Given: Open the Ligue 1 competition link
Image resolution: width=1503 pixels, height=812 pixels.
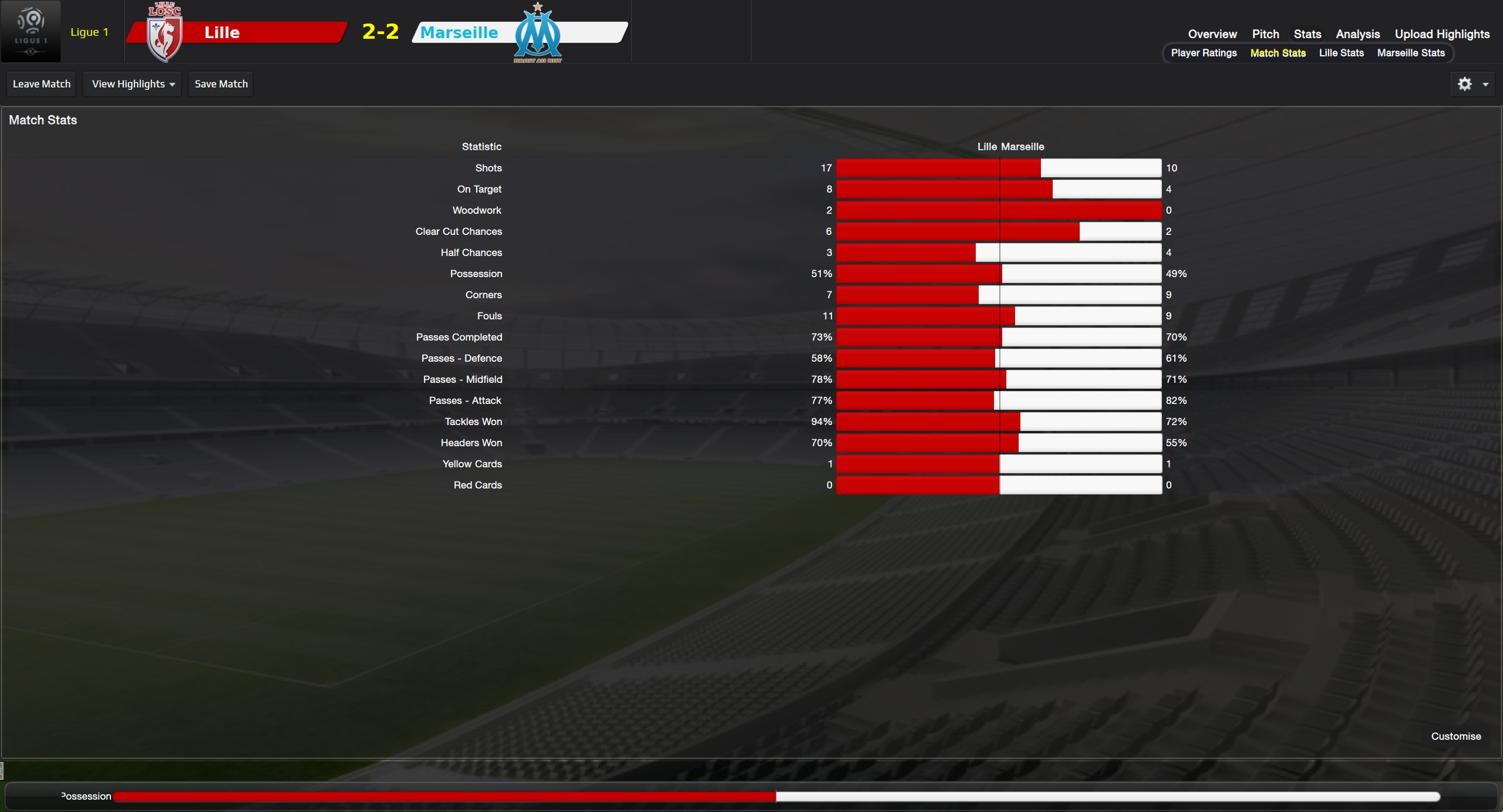Looking at the screenshot, I should (89, 32).
